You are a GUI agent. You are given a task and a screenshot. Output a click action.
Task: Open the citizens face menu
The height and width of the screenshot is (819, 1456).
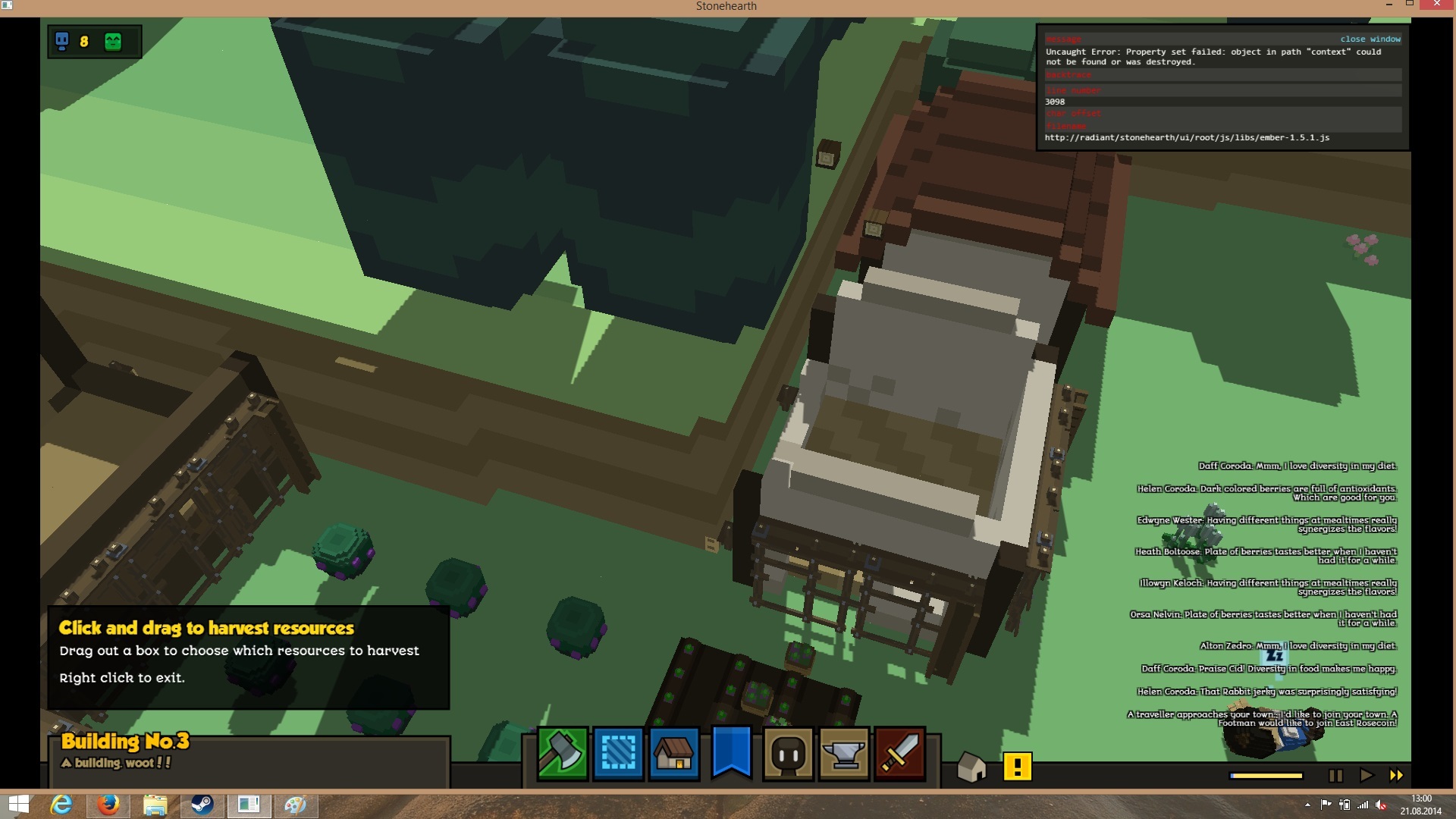788,754
